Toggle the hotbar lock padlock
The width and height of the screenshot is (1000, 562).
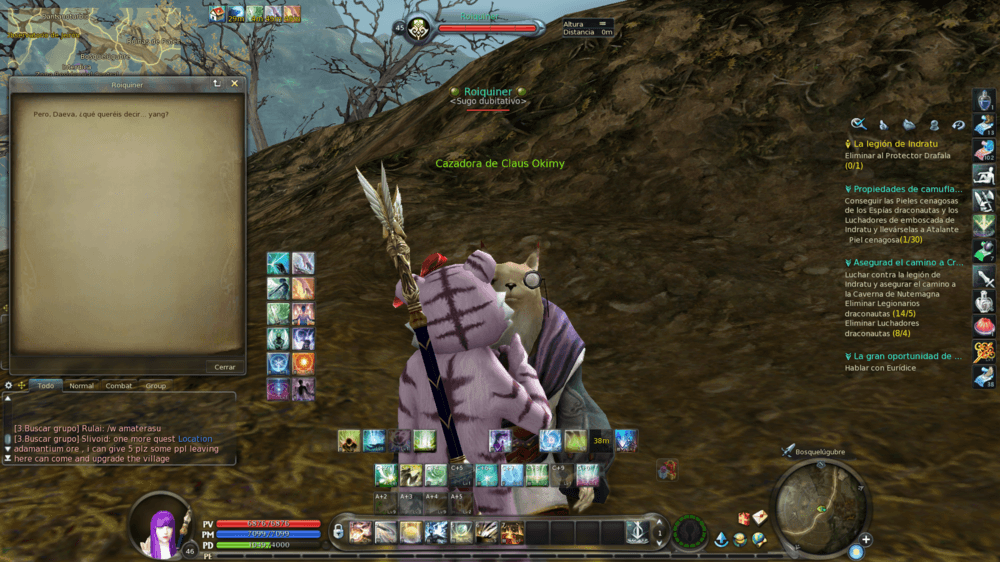[x=338, y=532]
